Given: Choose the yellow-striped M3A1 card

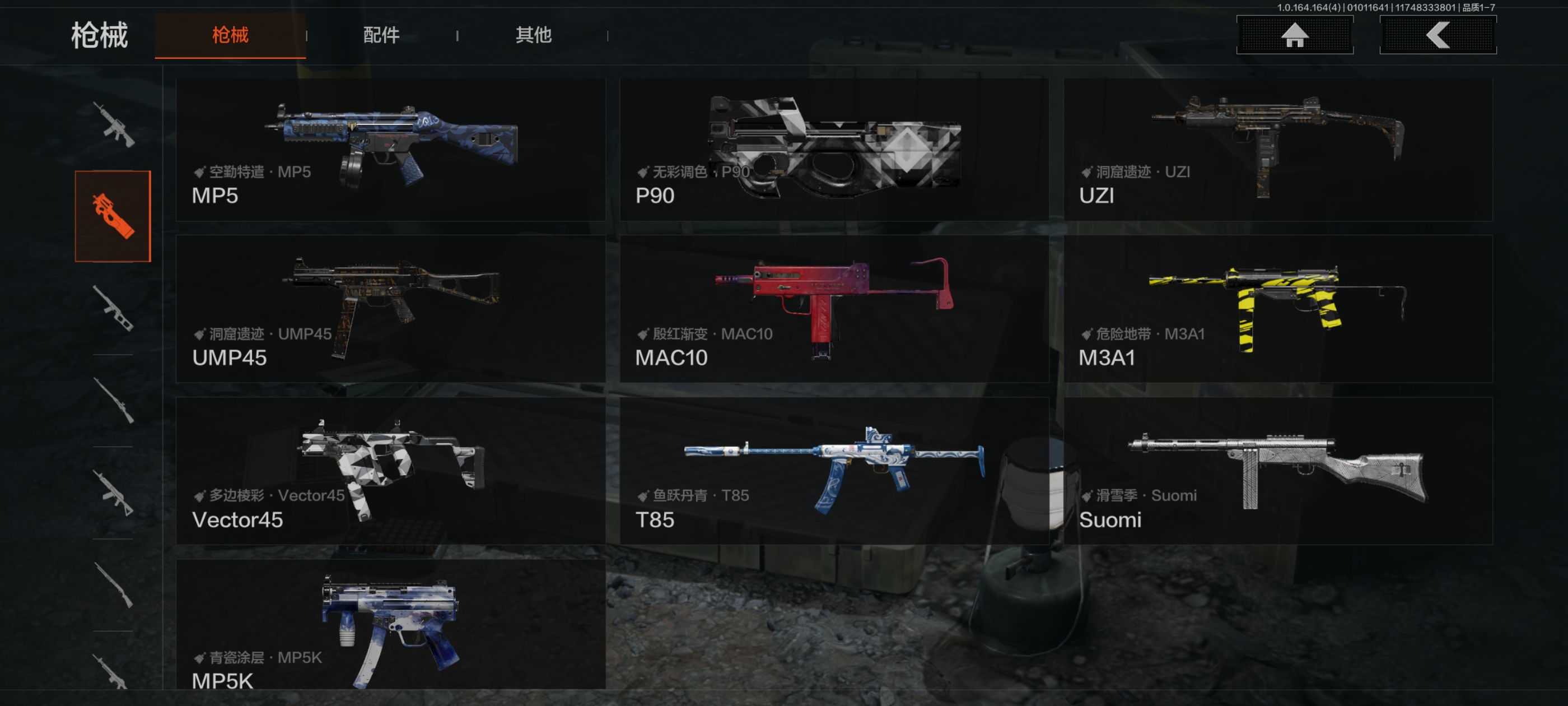Looking at the screenshot, I should 1277,309.
